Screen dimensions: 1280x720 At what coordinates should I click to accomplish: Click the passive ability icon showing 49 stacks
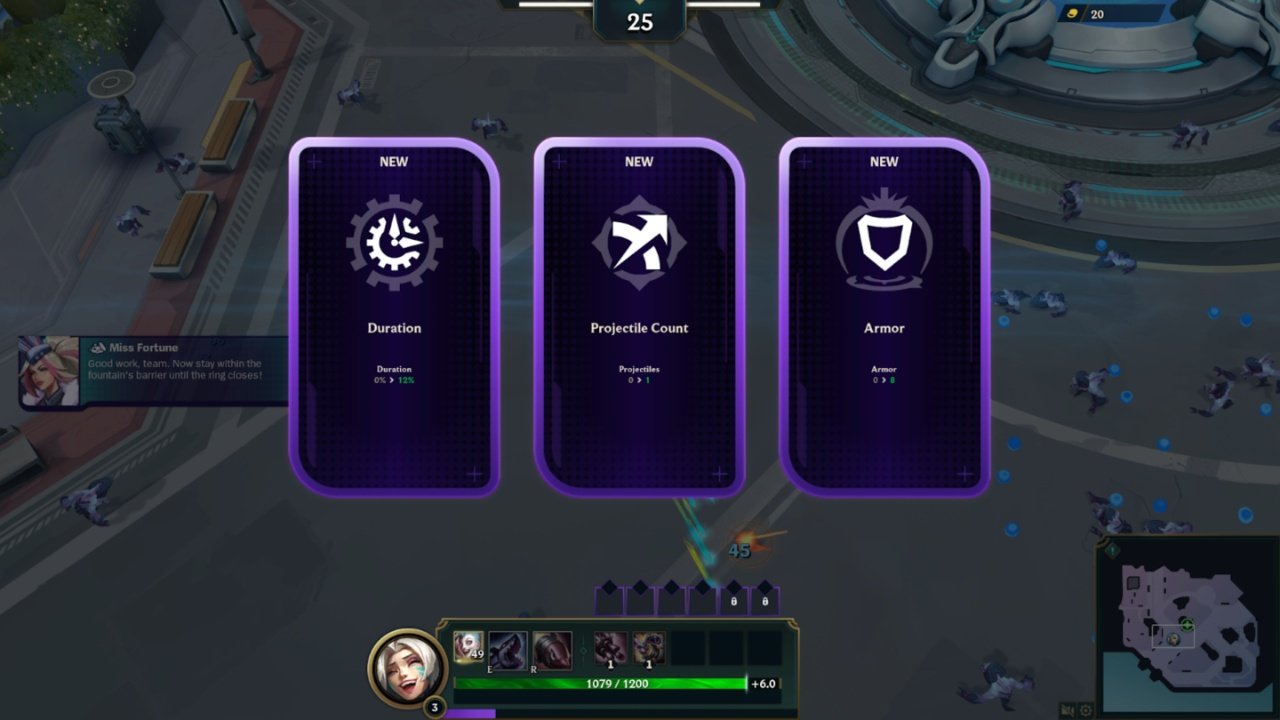click(x=468, y=644)
